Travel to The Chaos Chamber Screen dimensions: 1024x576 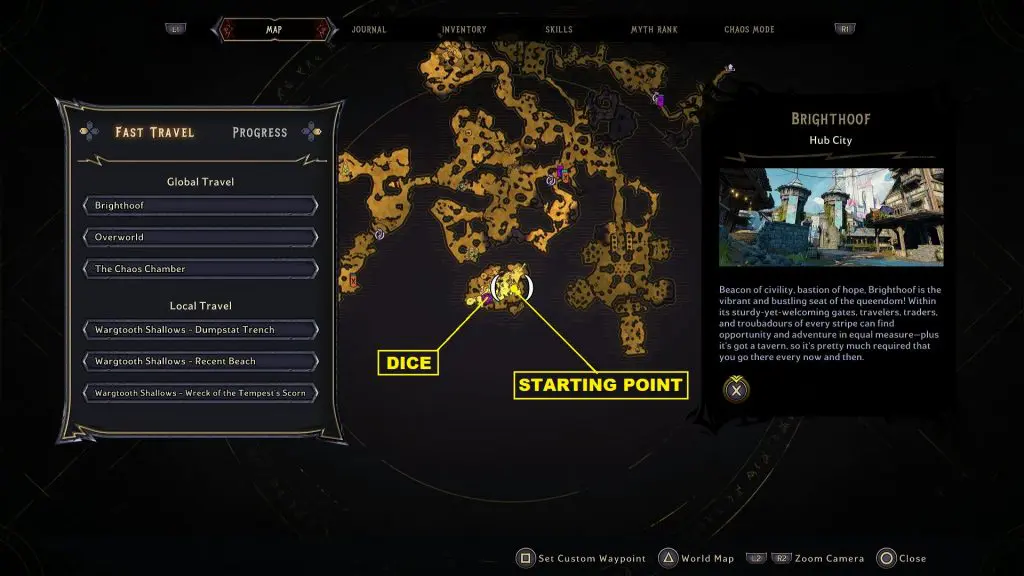[201, 269]
